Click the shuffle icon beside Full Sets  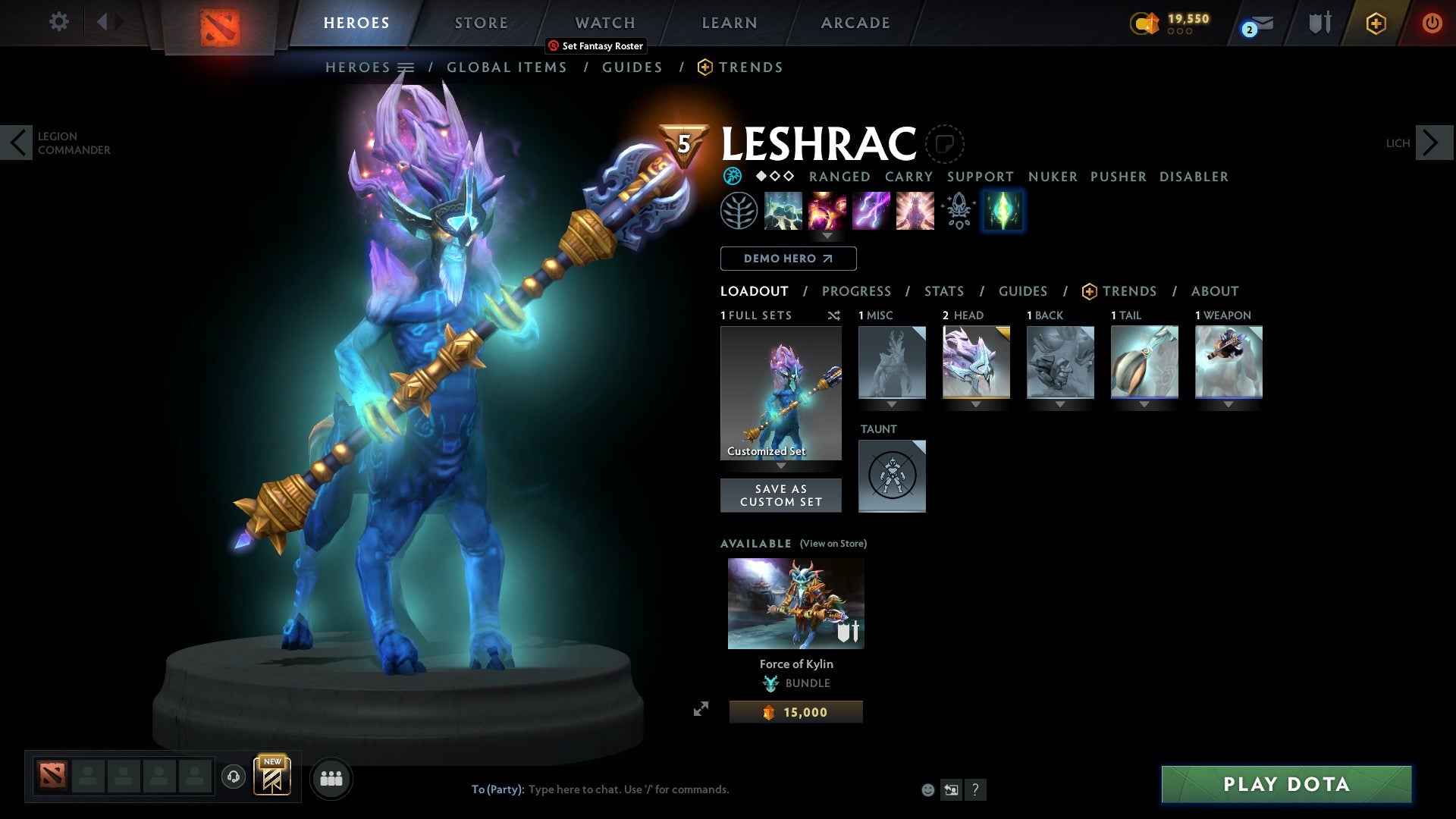pyautogui.click(x=834, y=315)
